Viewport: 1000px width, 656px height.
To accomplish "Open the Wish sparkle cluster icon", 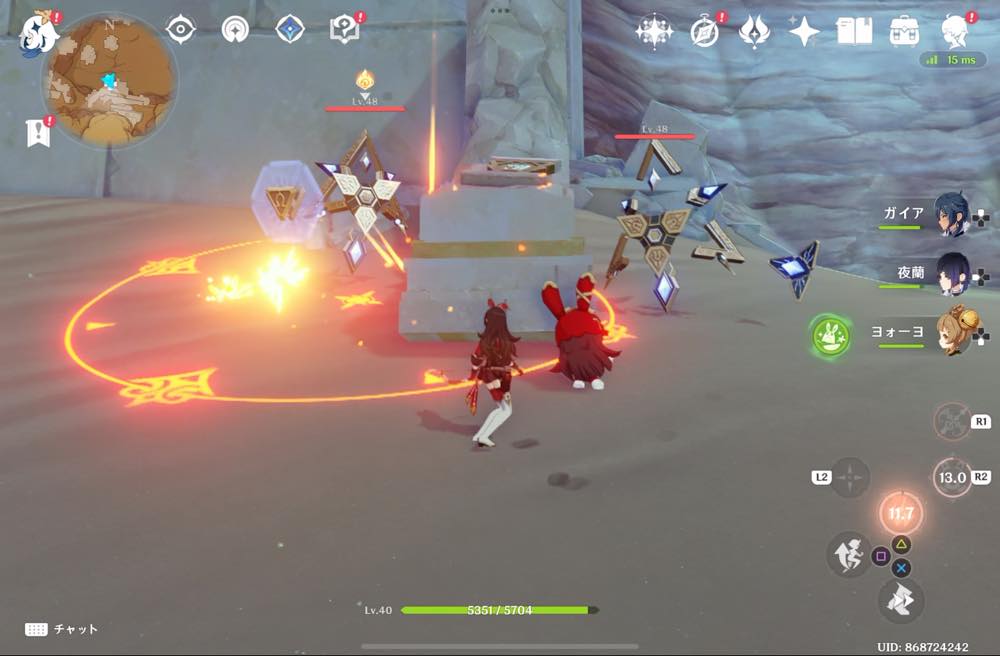I will pyautogui.click(x=654, y=32).
